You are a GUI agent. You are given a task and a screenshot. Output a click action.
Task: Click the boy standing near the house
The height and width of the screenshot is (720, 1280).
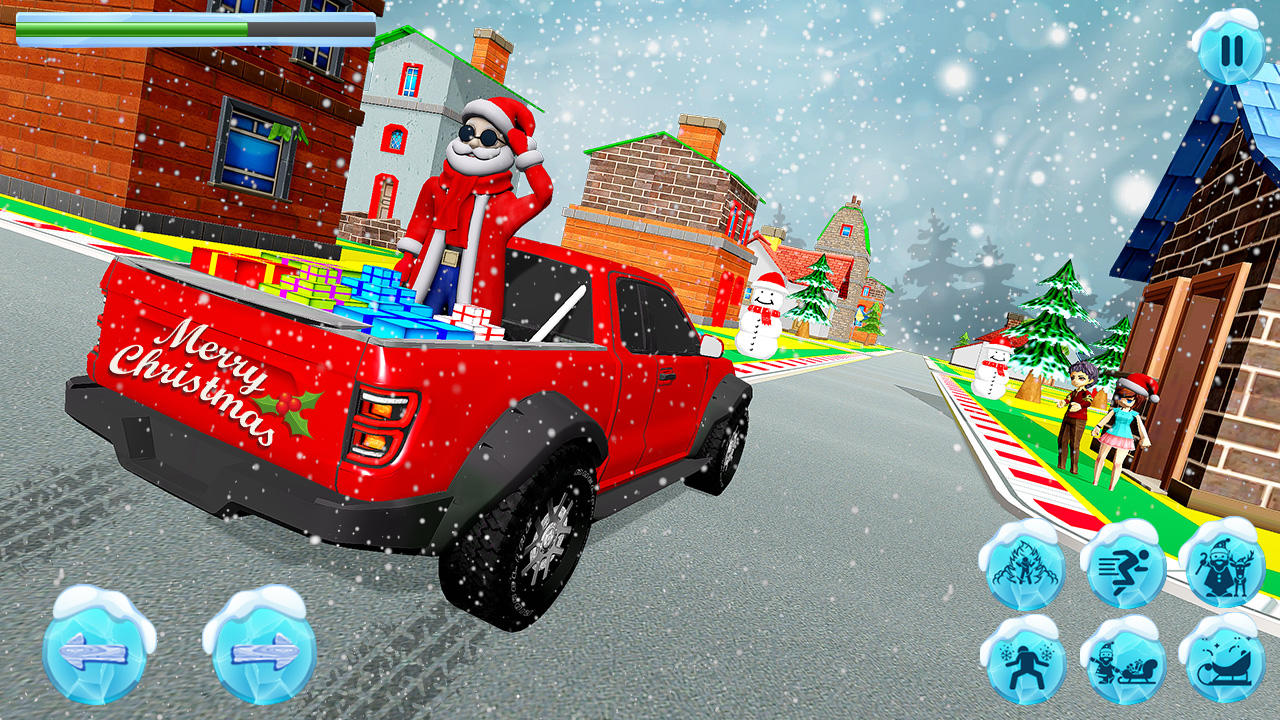[x=1080, y=410]
